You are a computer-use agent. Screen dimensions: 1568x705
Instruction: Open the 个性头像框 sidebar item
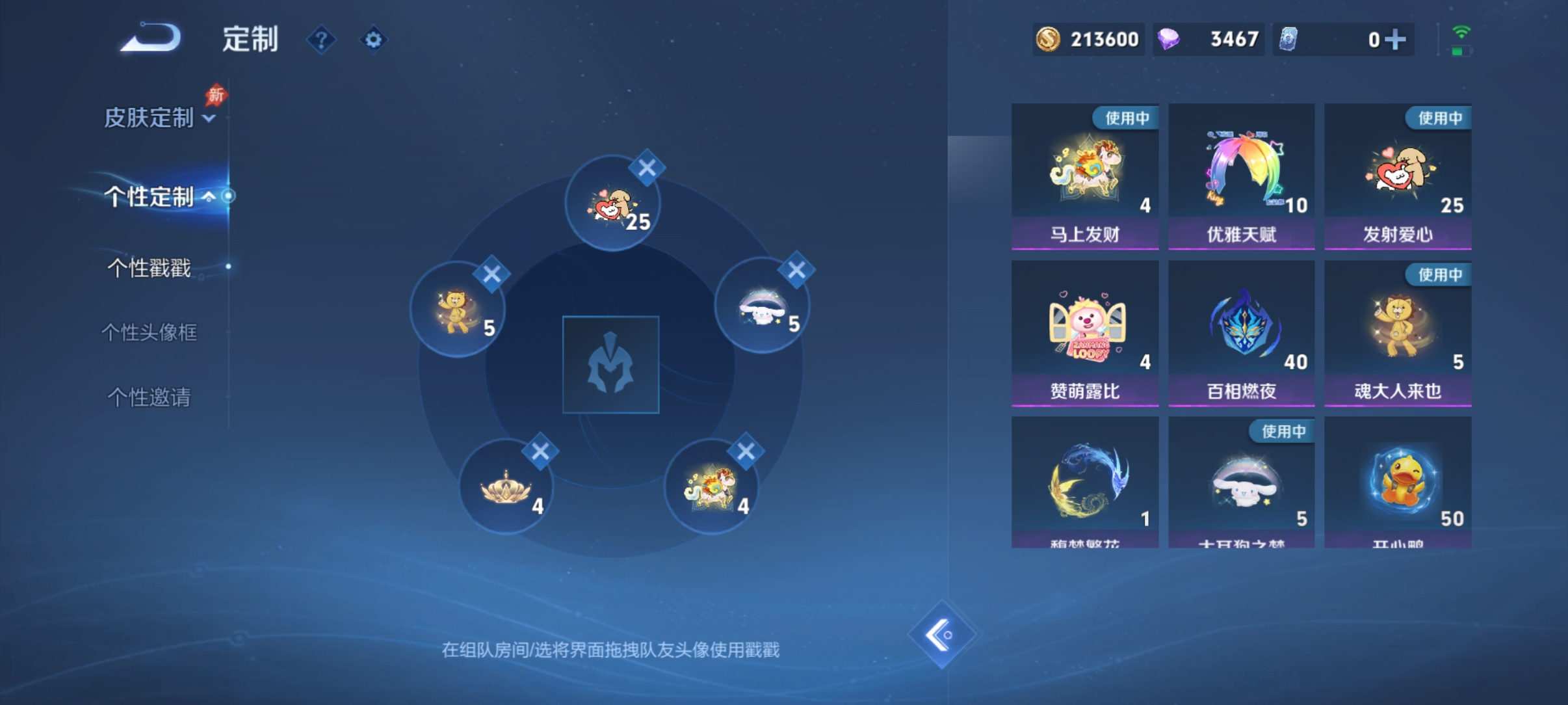151,332
